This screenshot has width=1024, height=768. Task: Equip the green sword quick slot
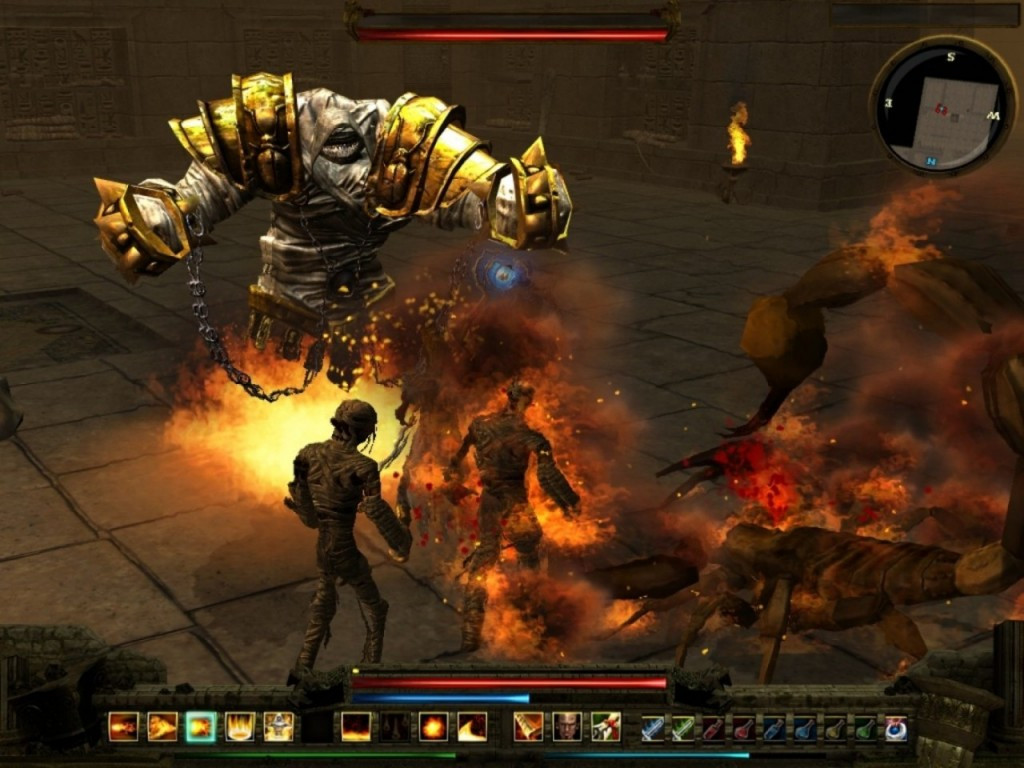[x=682, y=728]
